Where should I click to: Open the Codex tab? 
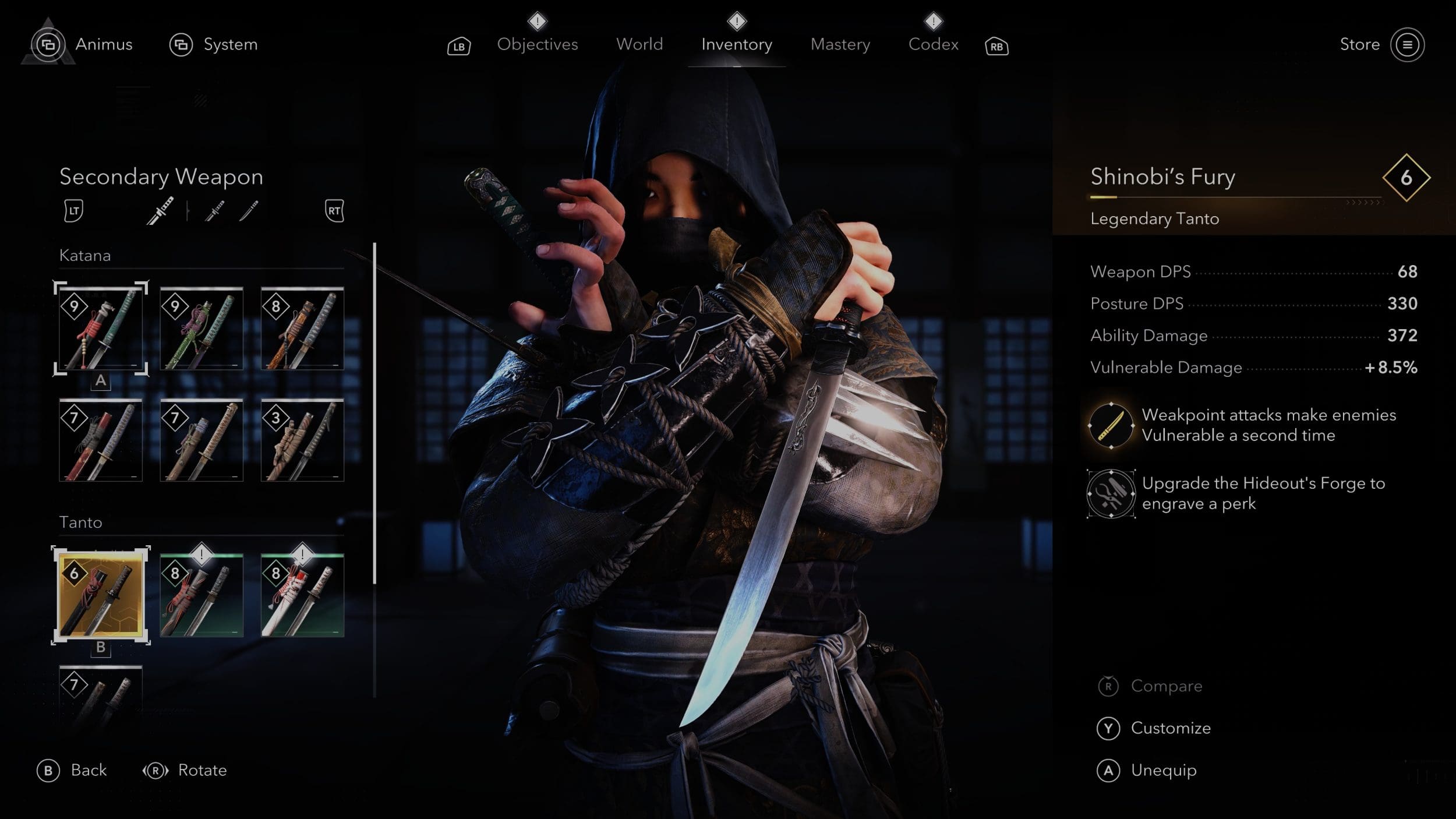coord(933,44)
